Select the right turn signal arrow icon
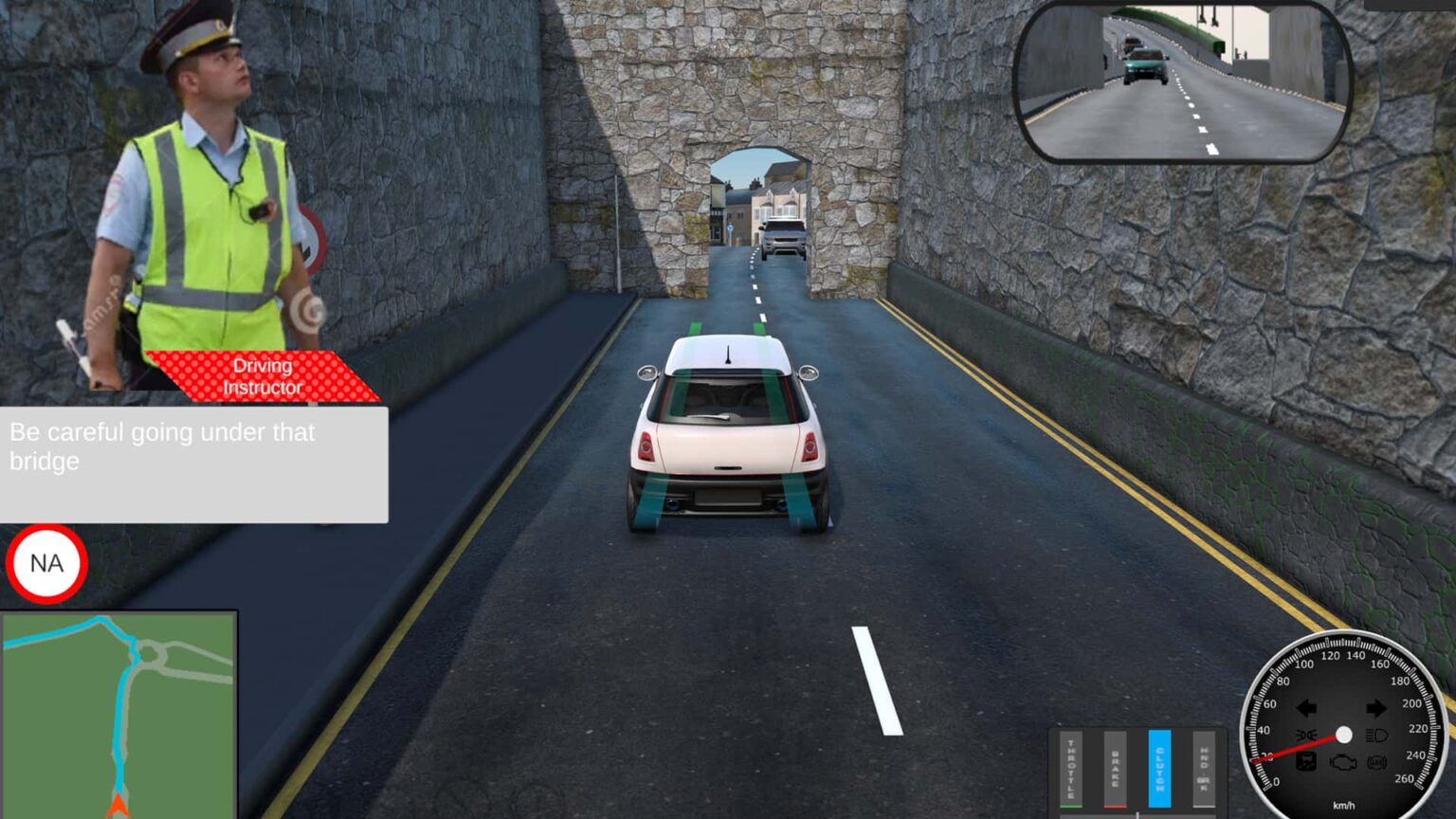The width and height of the screenshot is (1456, 819). pyautogui.click(x=1376, y=708)
